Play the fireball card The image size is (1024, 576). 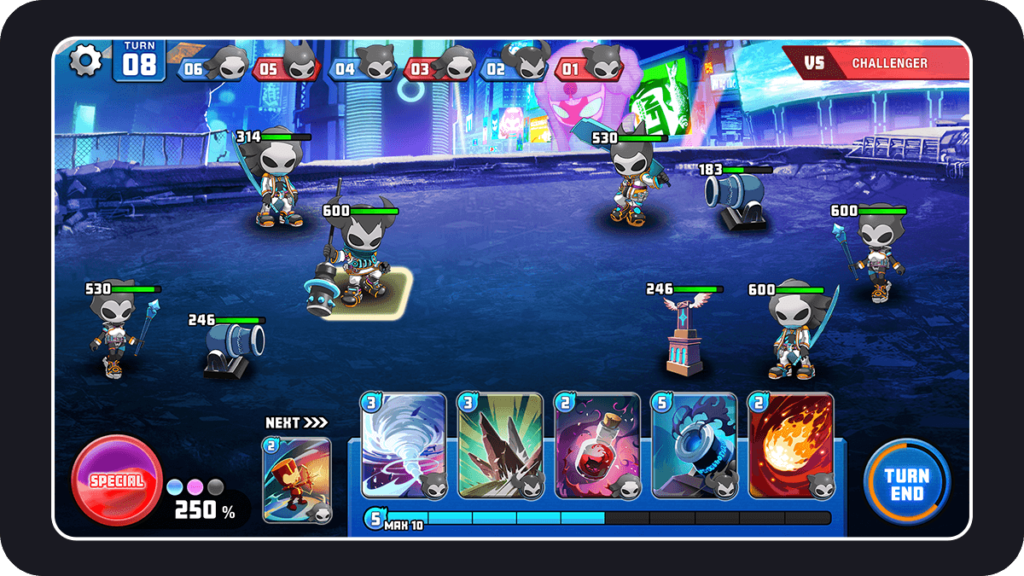coord(791,446)
